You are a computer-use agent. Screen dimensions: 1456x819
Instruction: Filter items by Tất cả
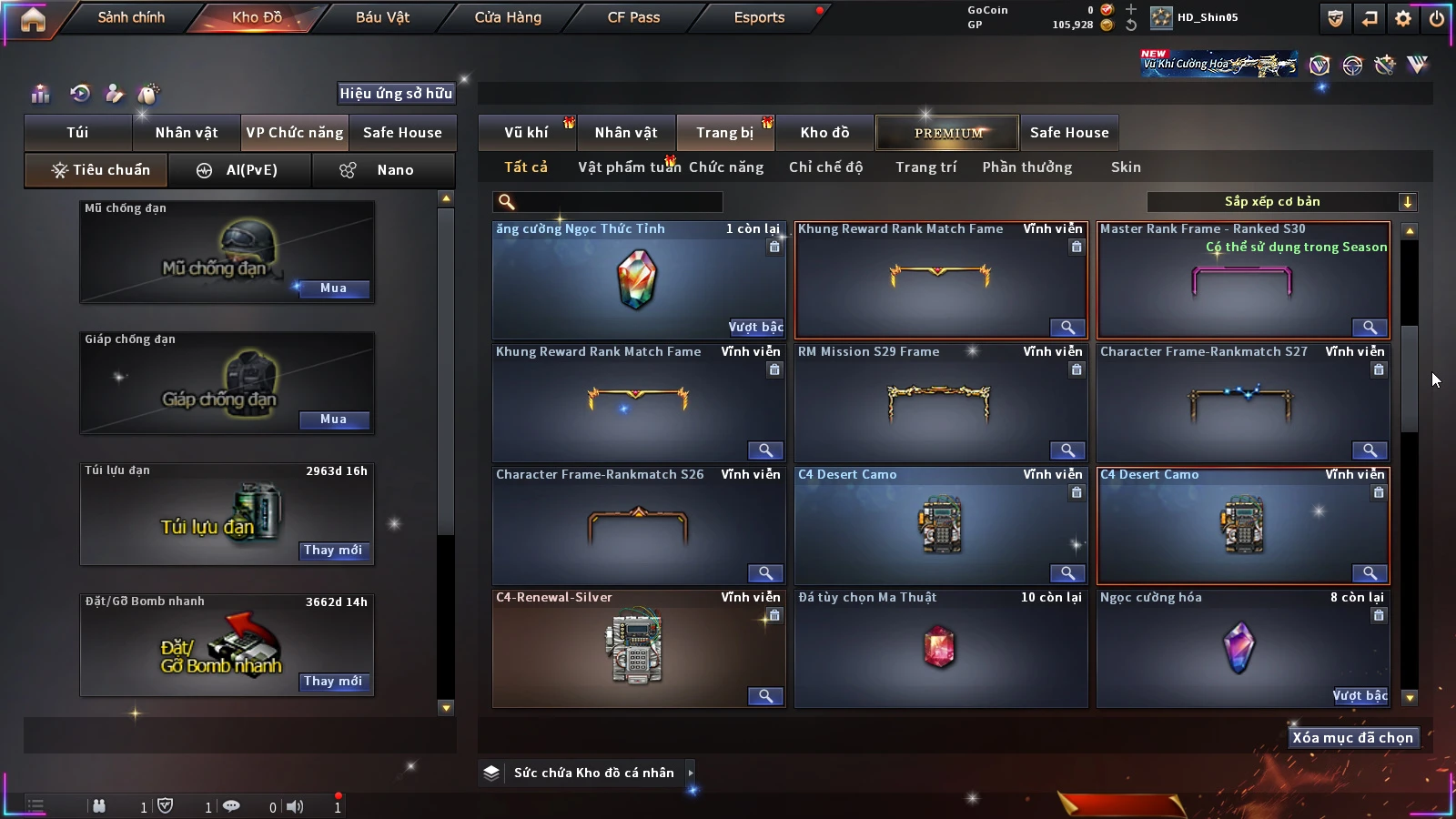pos(526,167)
